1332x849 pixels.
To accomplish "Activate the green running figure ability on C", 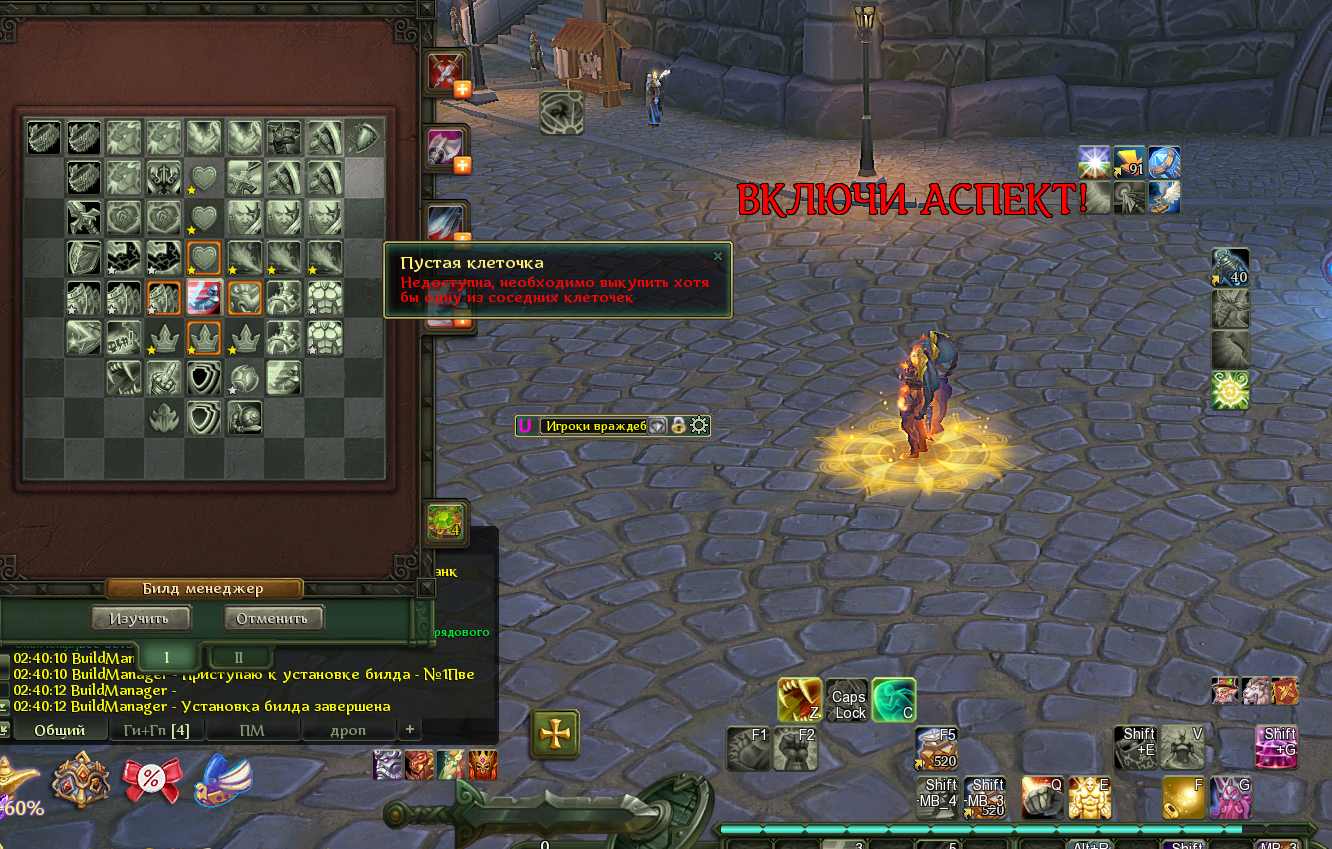I will [894, 700].
